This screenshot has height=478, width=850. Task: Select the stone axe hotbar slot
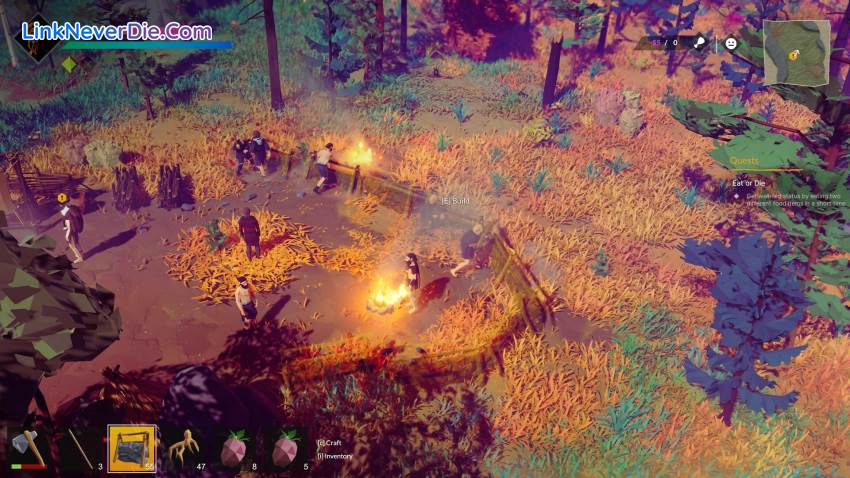click(29, 448)
